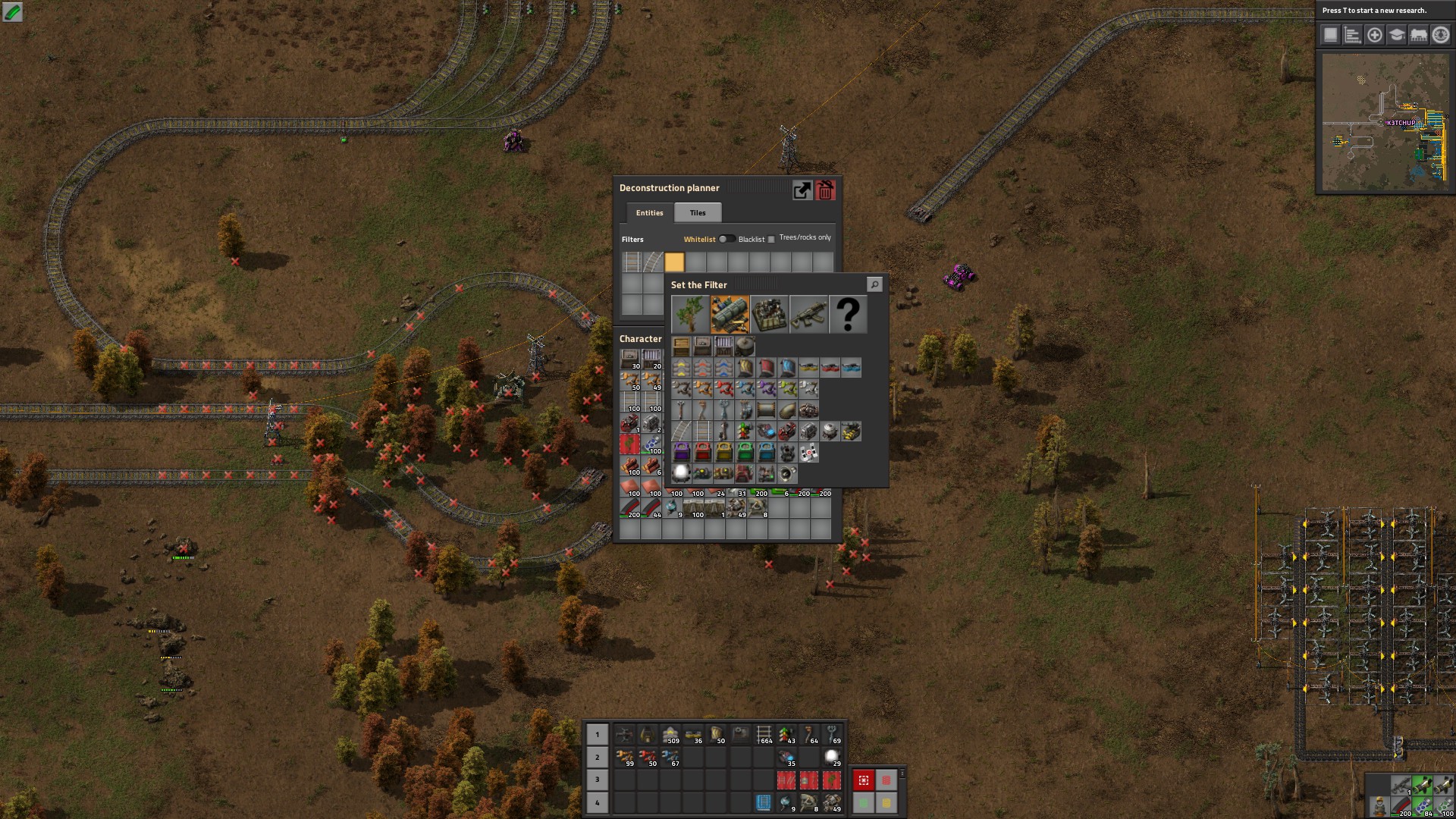Select the submachine gun combat category
The width and height of the screenshot is (1456, 819).
[x=808, y=314]
